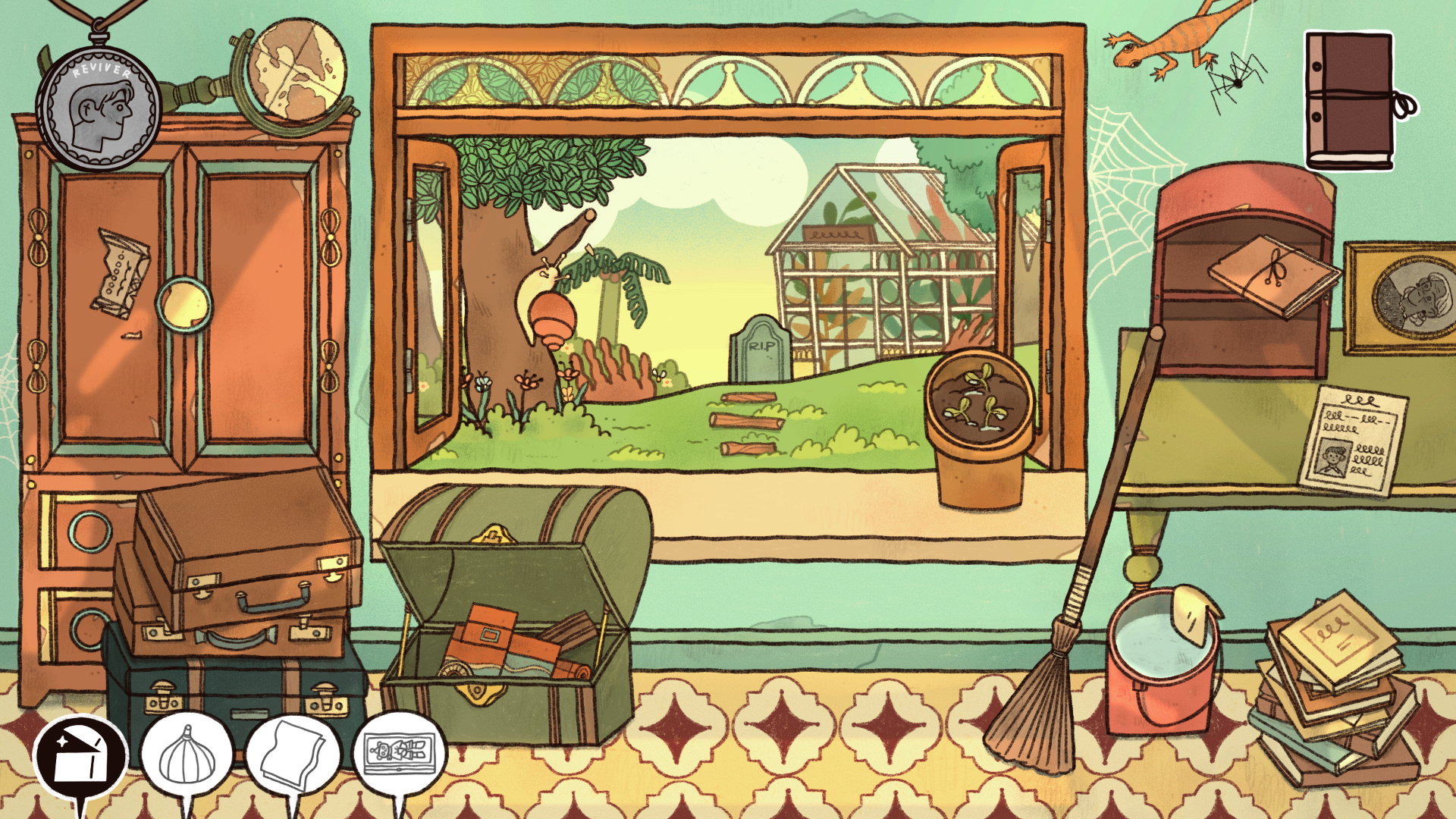Open the inventory box icon
Image resolution: width=1456 pixels, height=819 pixels.
tap(80, 758)
